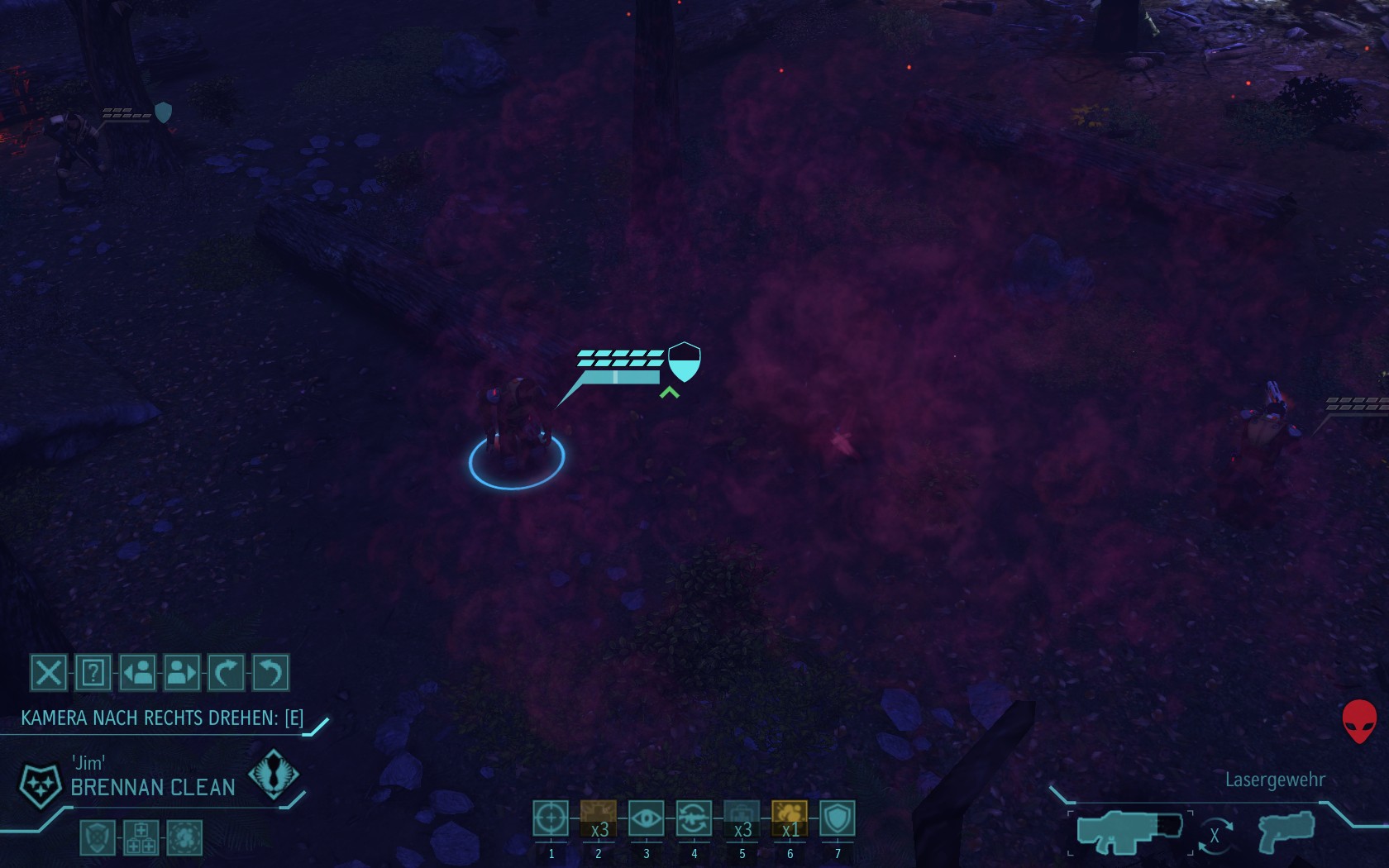Select the Lasergewehr rifle weapon
The width and height of the screenshot is (1389, 868).
1129,832
